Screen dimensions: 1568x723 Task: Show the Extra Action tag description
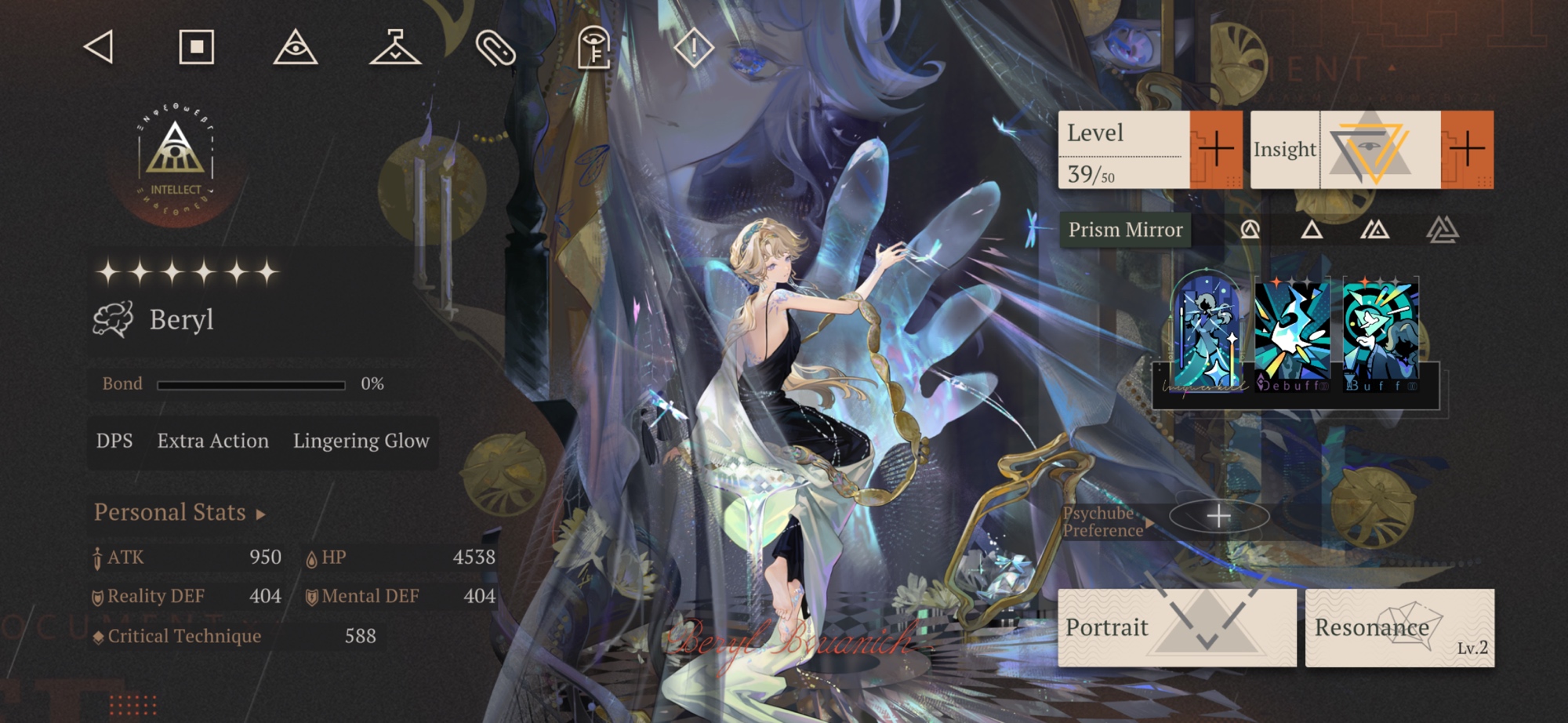(x=212, y=441)
